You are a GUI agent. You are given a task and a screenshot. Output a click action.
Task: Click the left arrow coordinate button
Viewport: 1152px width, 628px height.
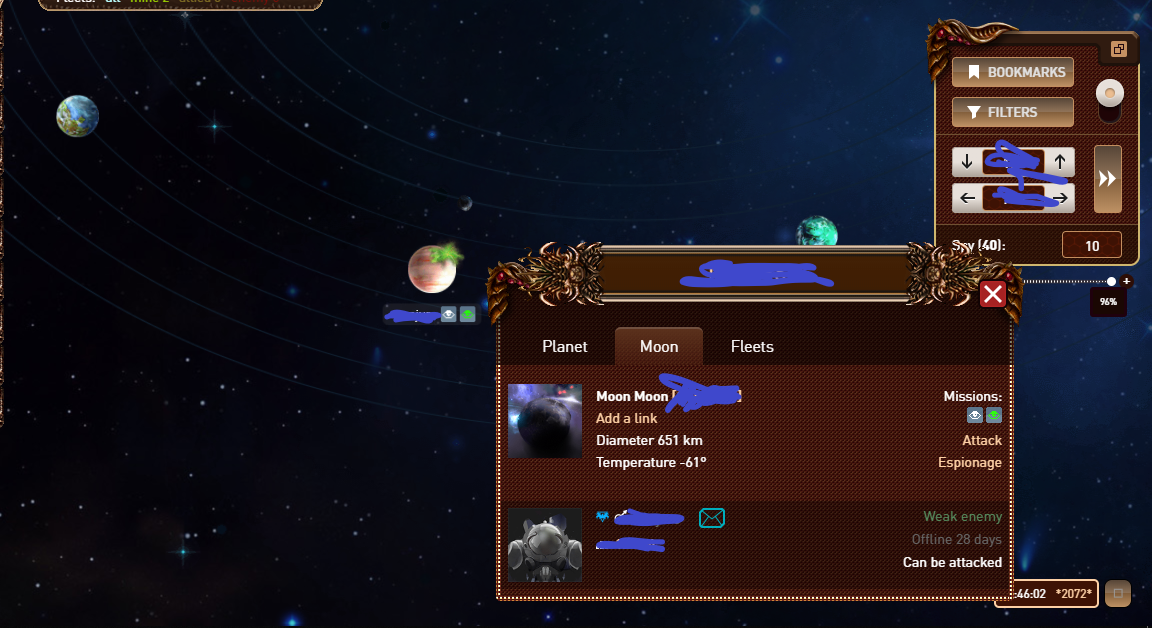(x=966, y=198)
